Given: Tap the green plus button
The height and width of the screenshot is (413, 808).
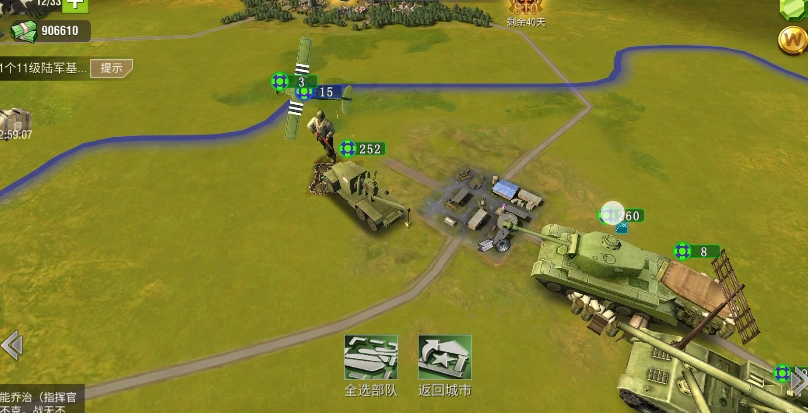Looking at the screenshot, I should tap(76, 4).
